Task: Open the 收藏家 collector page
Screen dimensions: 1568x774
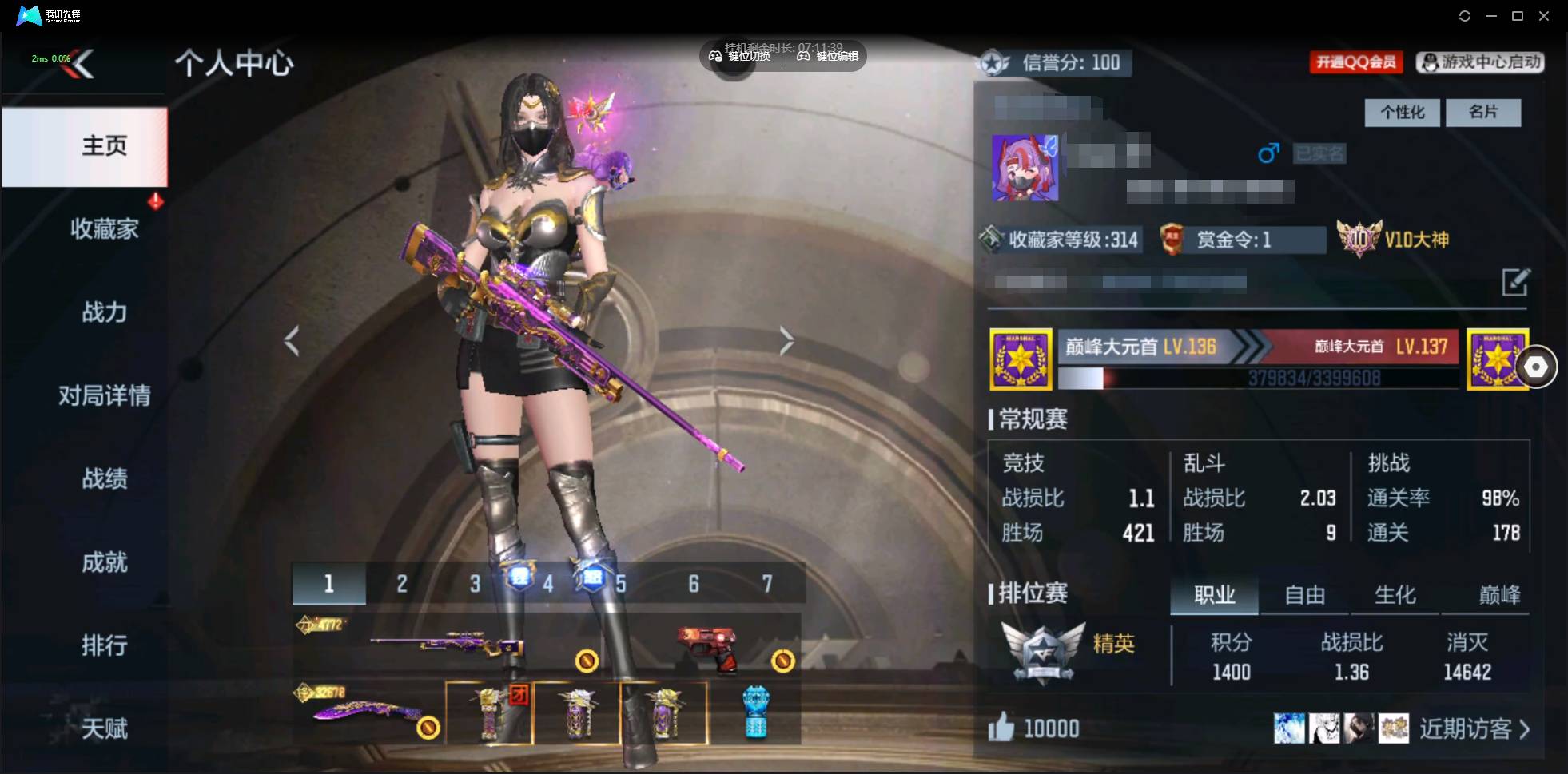Action: (x=104, y=229)
